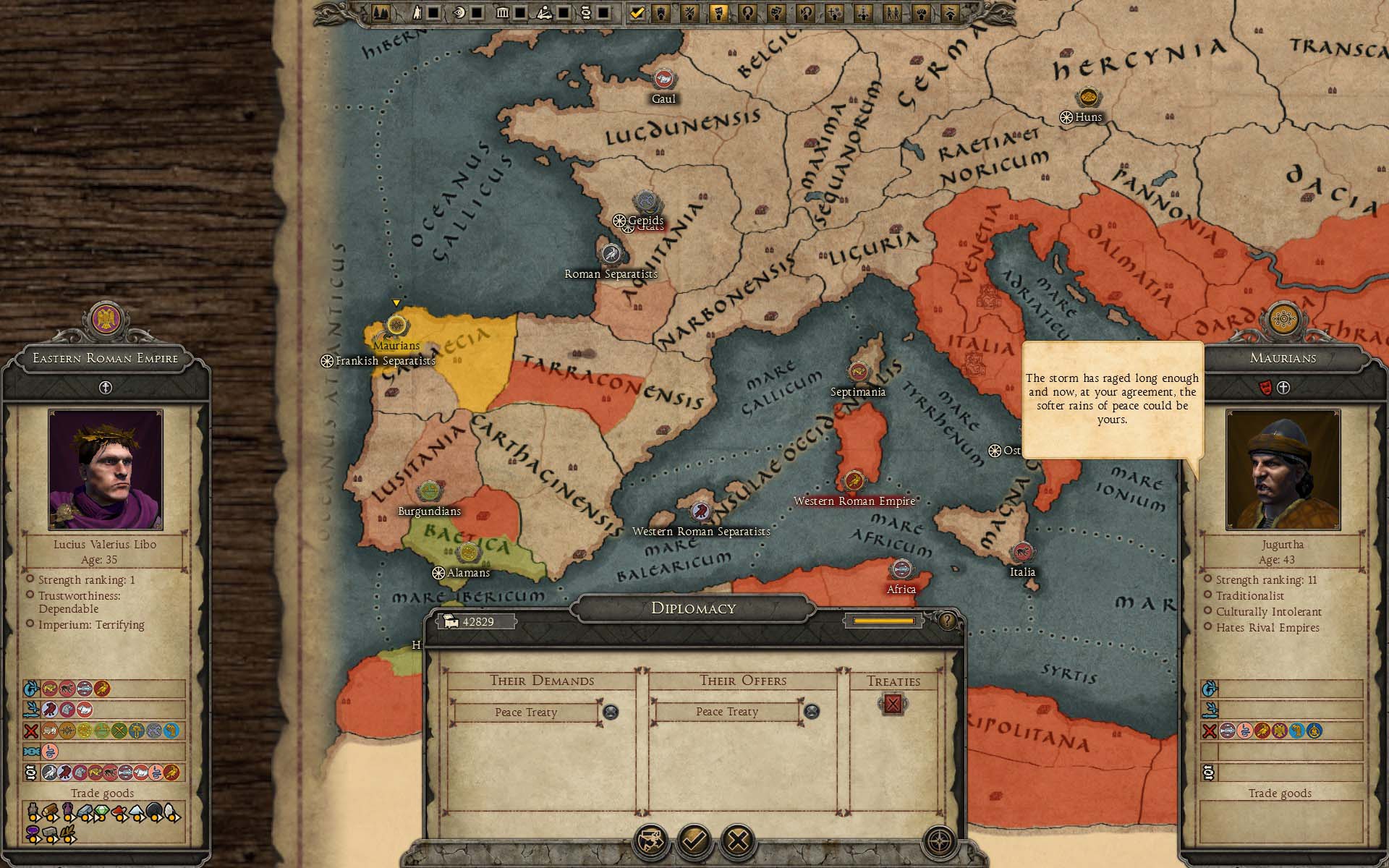Image resolution: width=1389 pixels, height=868 pixels.
Task: Click the Eastern Roman Empire faction emblem
Action: pos(106,320)
